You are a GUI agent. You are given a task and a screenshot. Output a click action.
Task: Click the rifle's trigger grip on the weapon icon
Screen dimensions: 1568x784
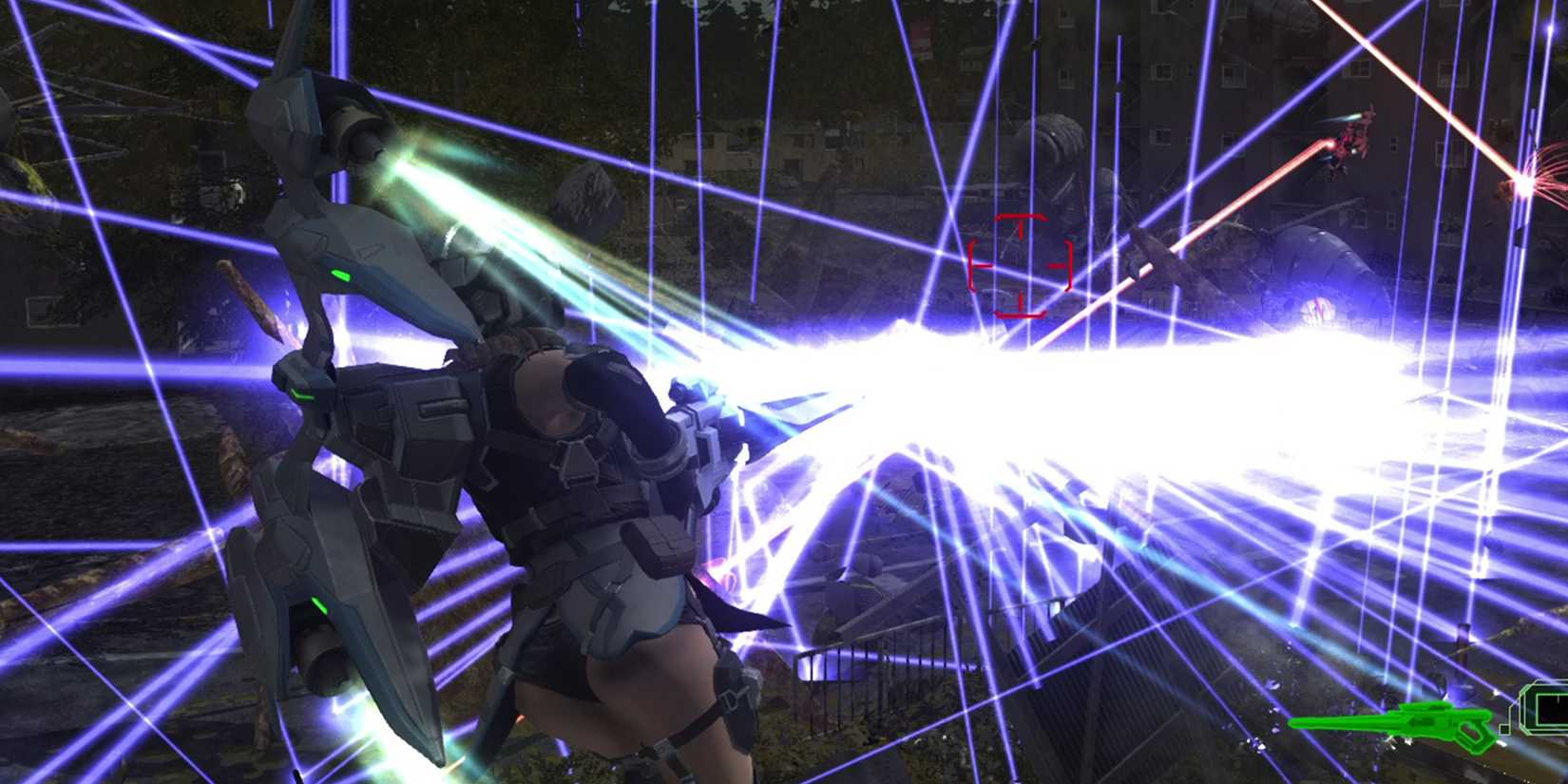tap(1471, 733)
